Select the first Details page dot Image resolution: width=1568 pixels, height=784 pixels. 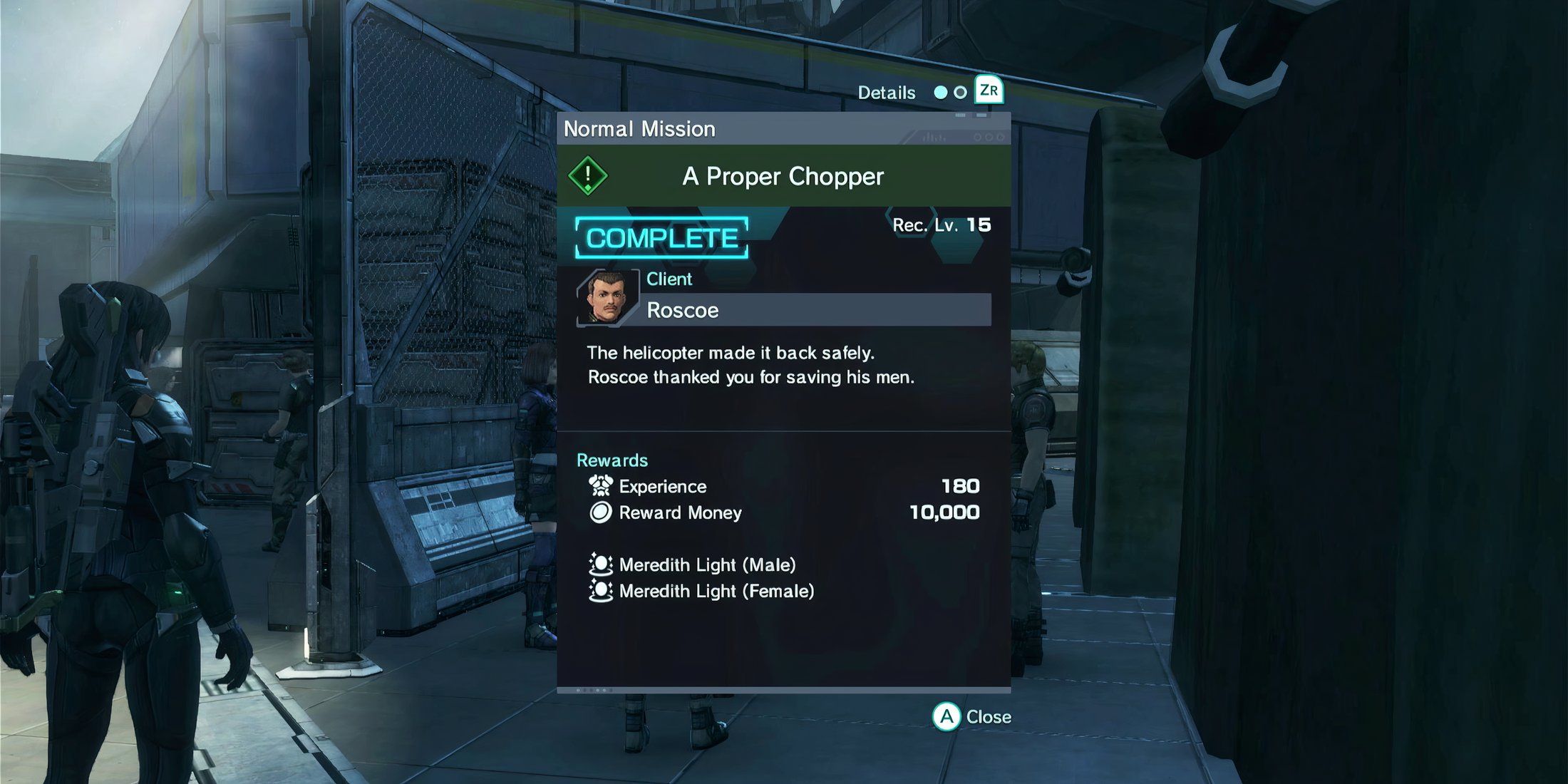[x=941, y=93]
